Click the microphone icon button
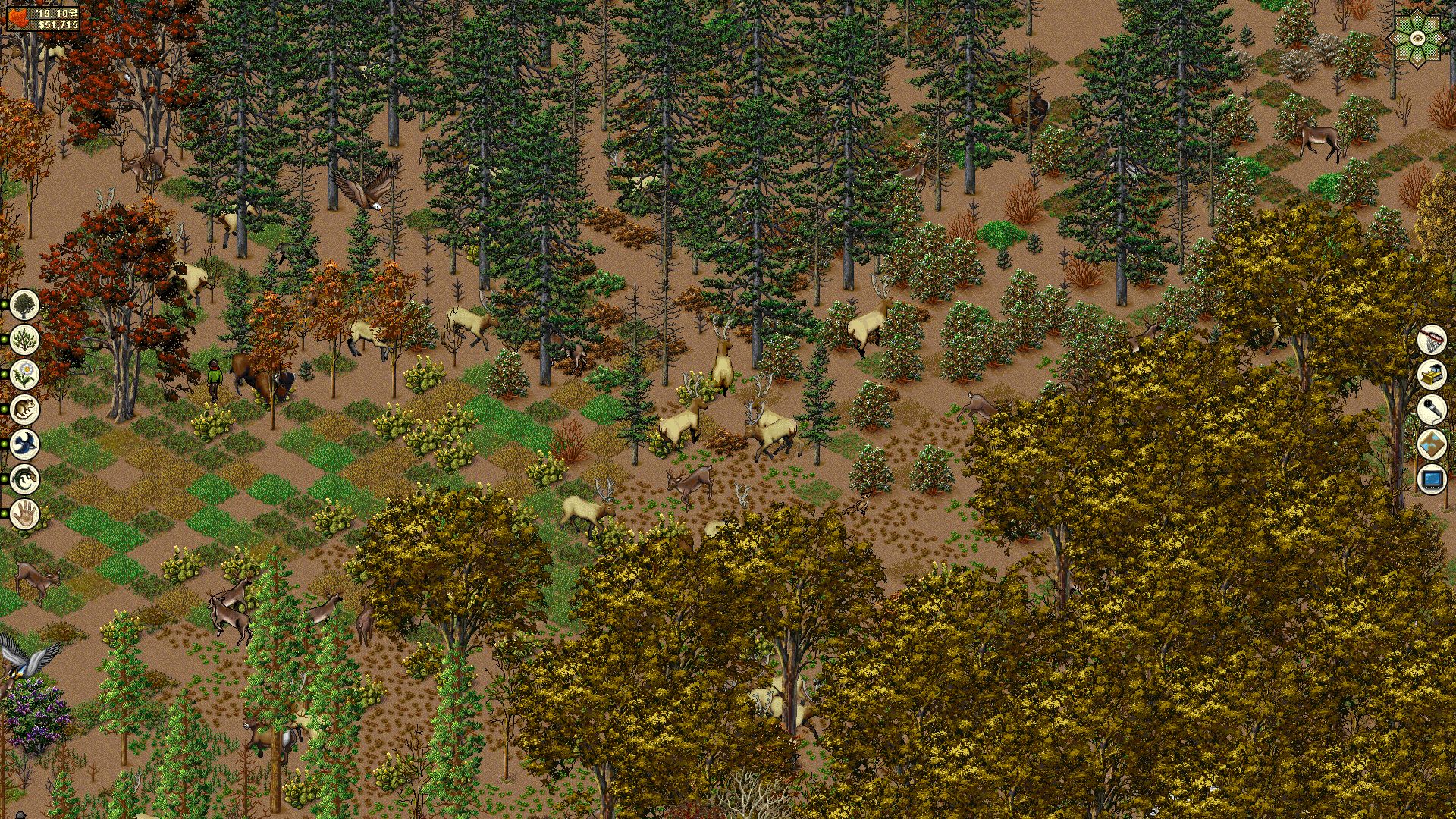This screenshot has height=819, width=1456. [x=1432, y=410]
